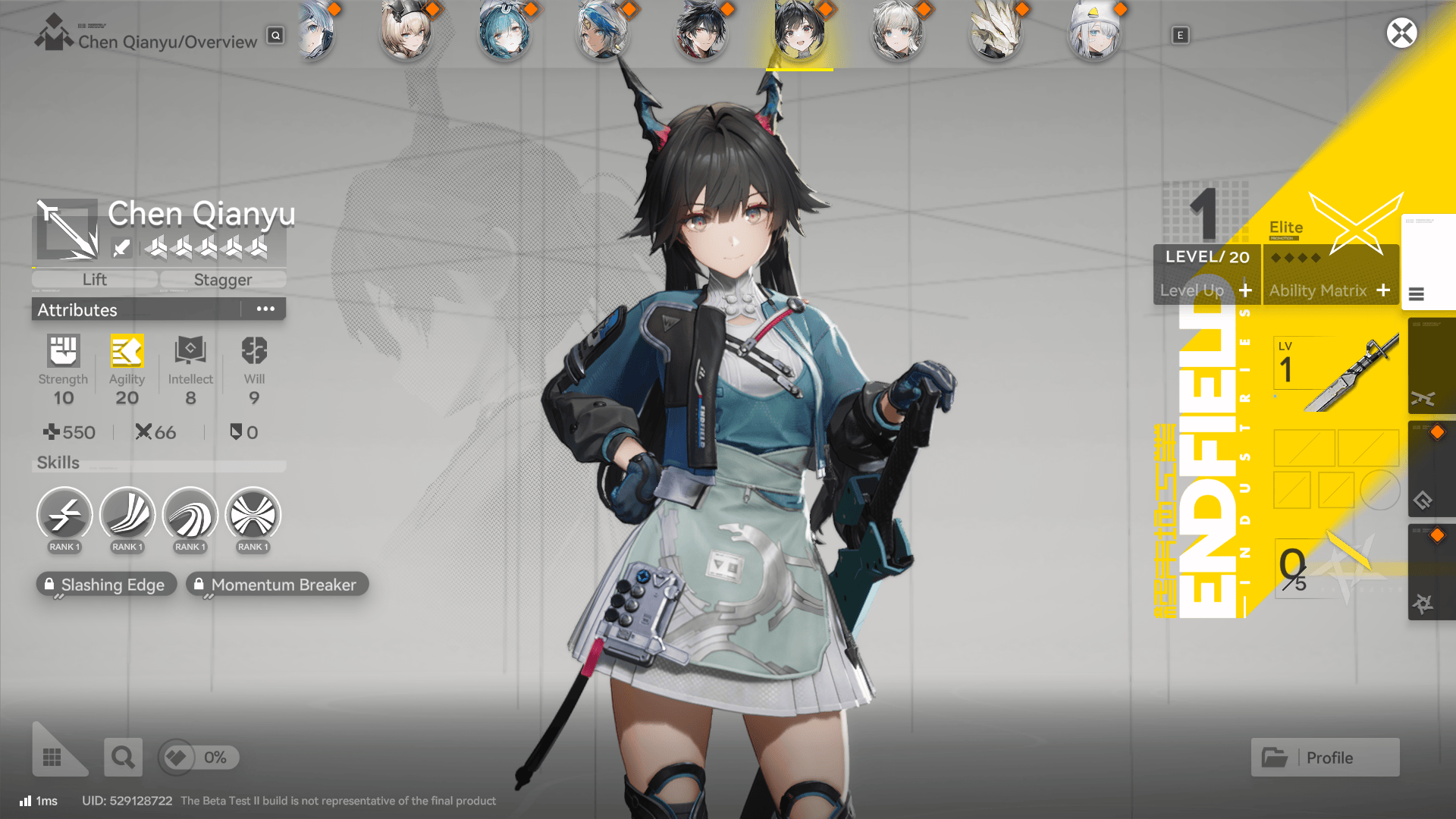Open the Intellect attribute details
This screenshot has width=1456, height=819.
coord(190,351)
